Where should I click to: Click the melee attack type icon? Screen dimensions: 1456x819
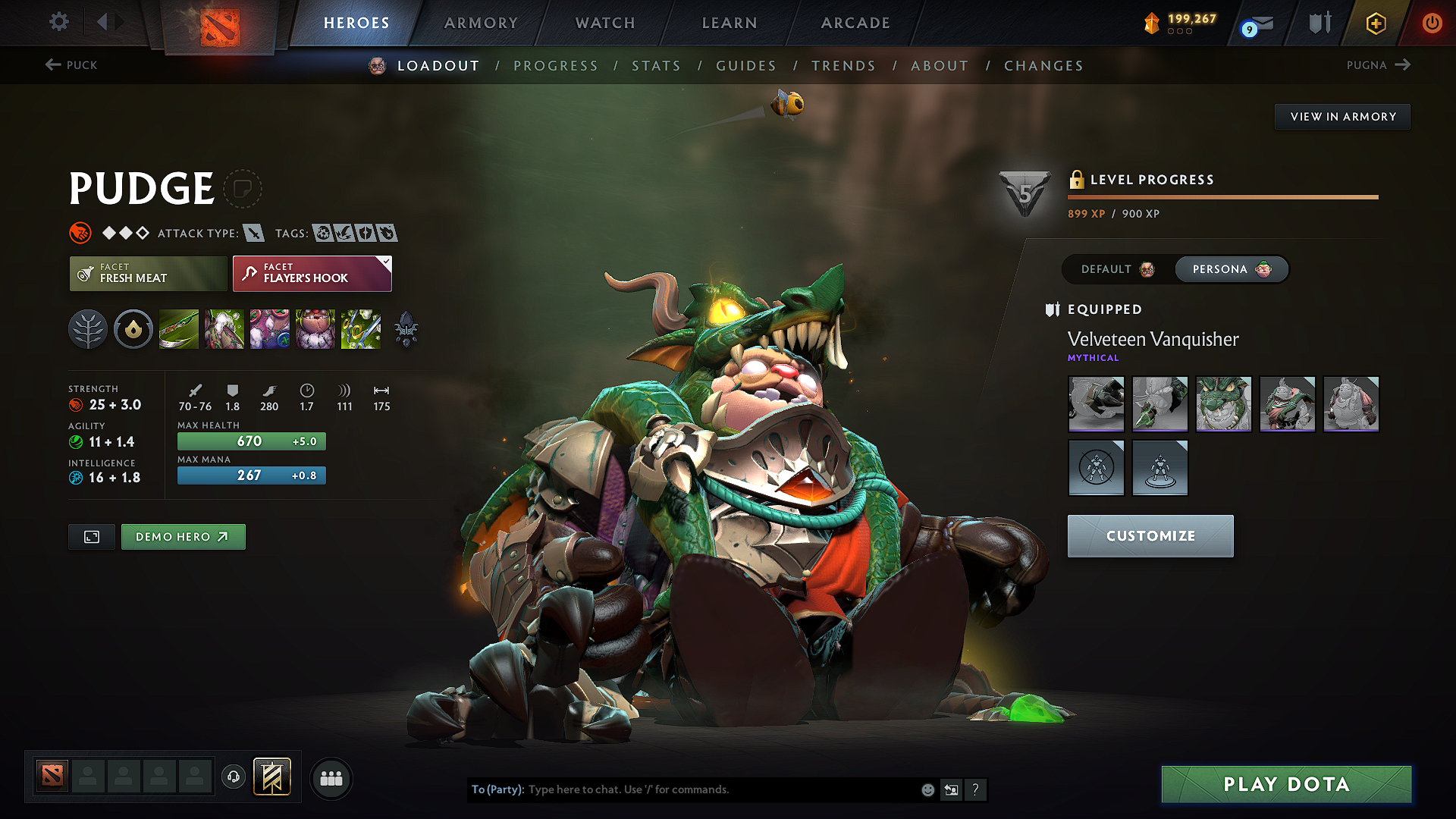[256, 233]
